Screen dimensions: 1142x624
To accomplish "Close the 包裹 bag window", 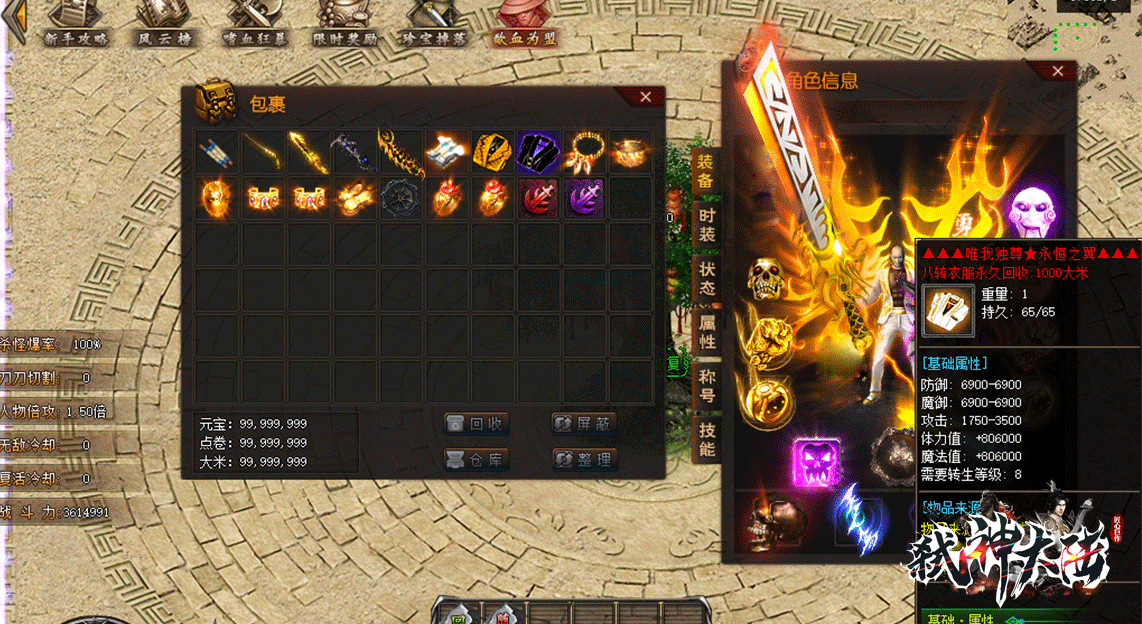I will pos(645,97).
